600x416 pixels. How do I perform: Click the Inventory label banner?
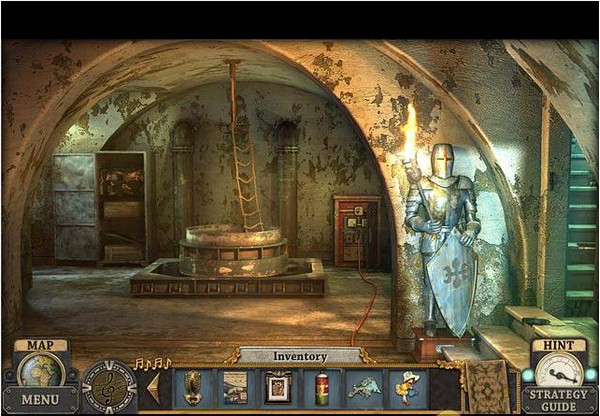coord(300,355)
